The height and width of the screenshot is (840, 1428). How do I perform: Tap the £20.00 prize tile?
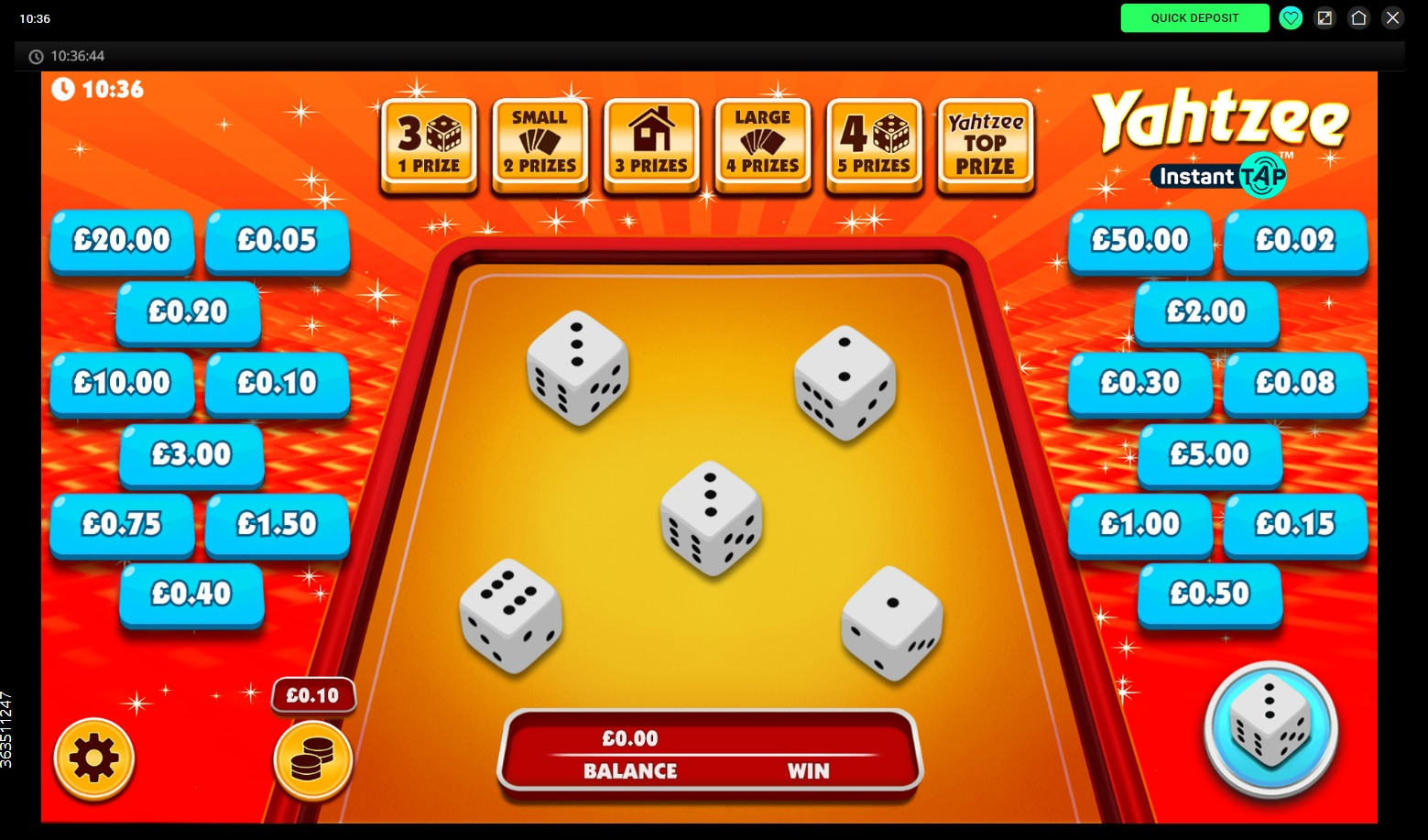(x=122, y=240)
